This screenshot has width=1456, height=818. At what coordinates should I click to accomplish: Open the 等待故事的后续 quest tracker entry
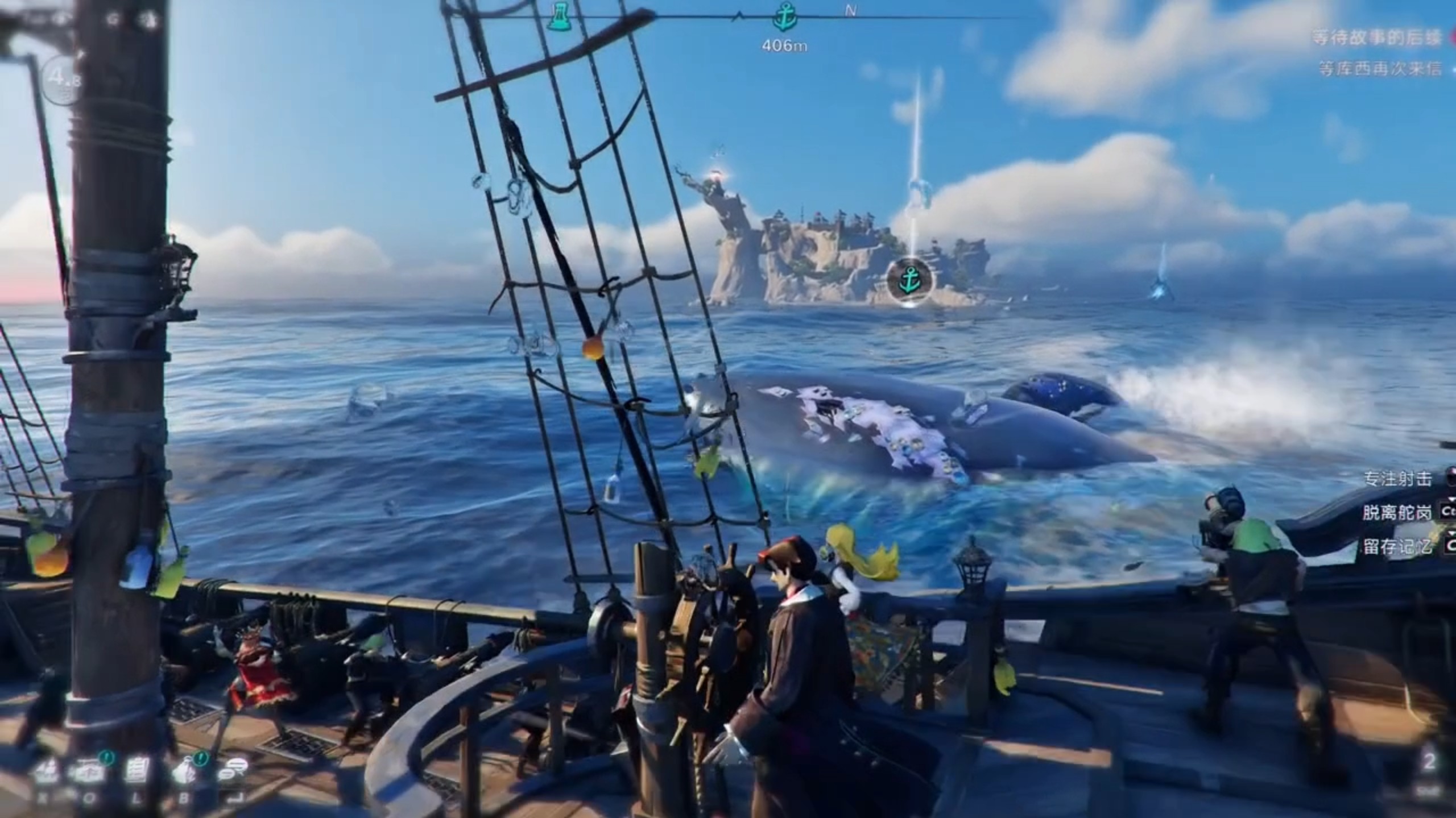tap(1376, 38)
